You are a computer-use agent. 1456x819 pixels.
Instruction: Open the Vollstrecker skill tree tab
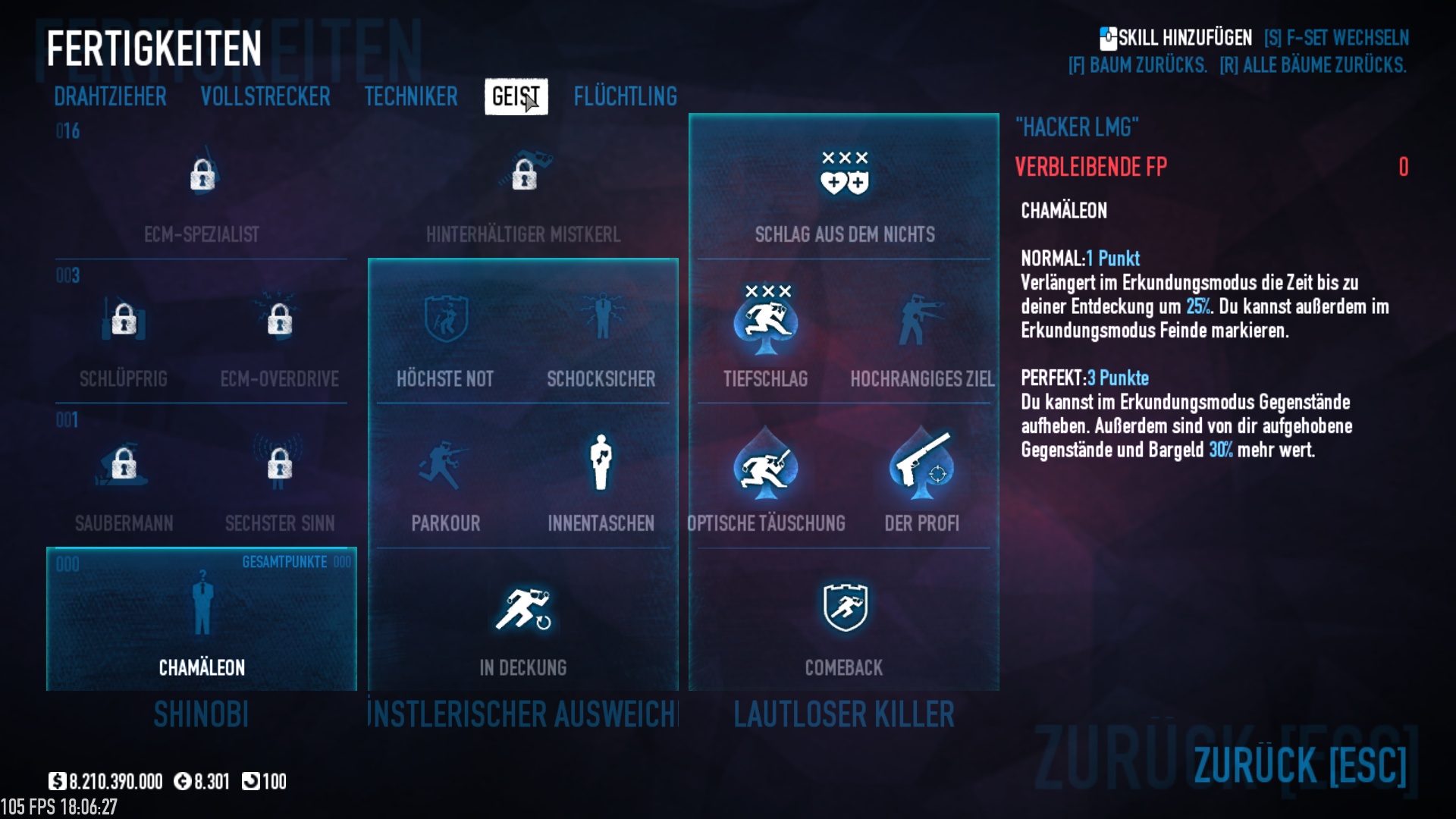[265, 97]
